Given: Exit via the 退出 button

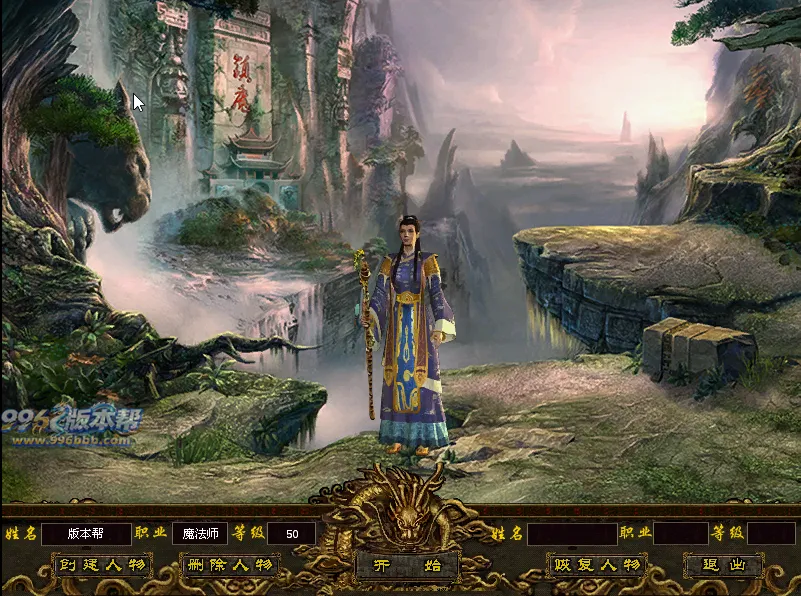Looking at the screenshot, I should point(724,566).
